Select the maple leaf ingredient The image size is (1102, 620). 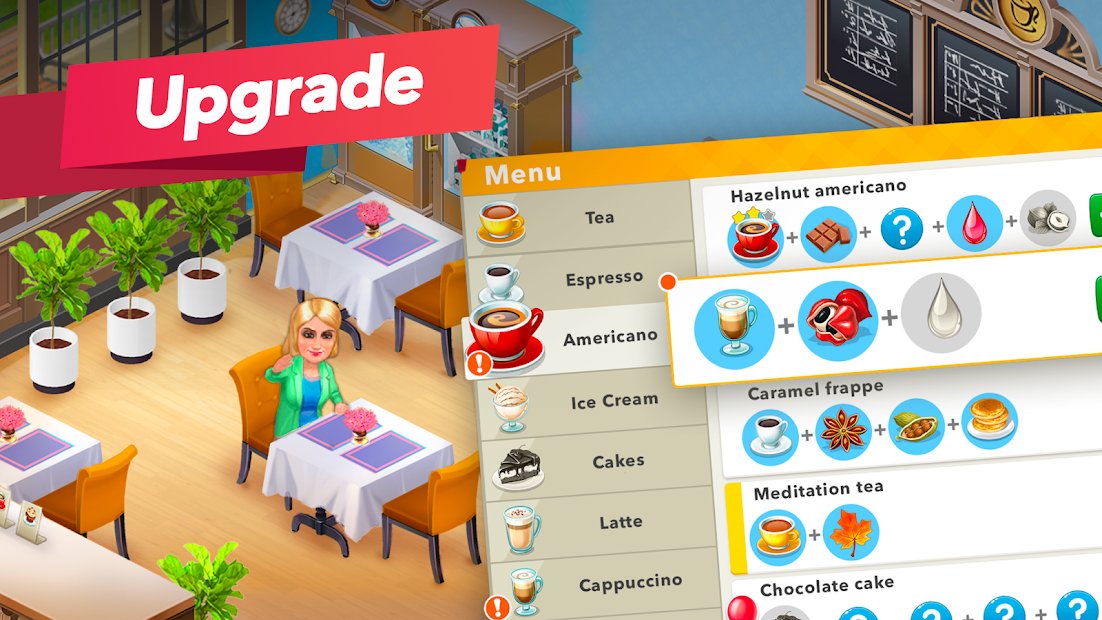(x=851, y=532)
